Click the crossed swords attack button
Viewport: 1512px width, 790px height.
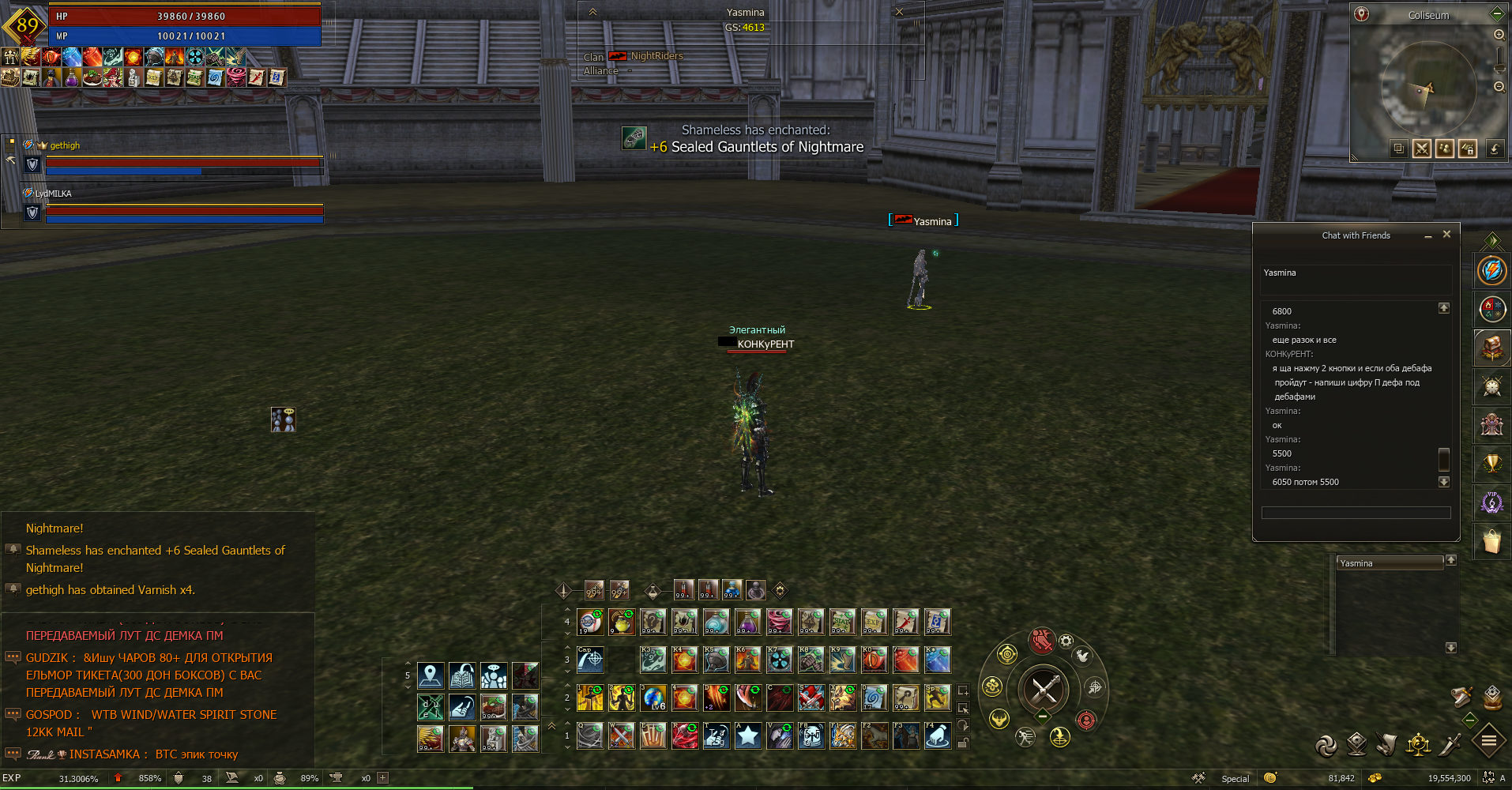[x=1044, y=690]
